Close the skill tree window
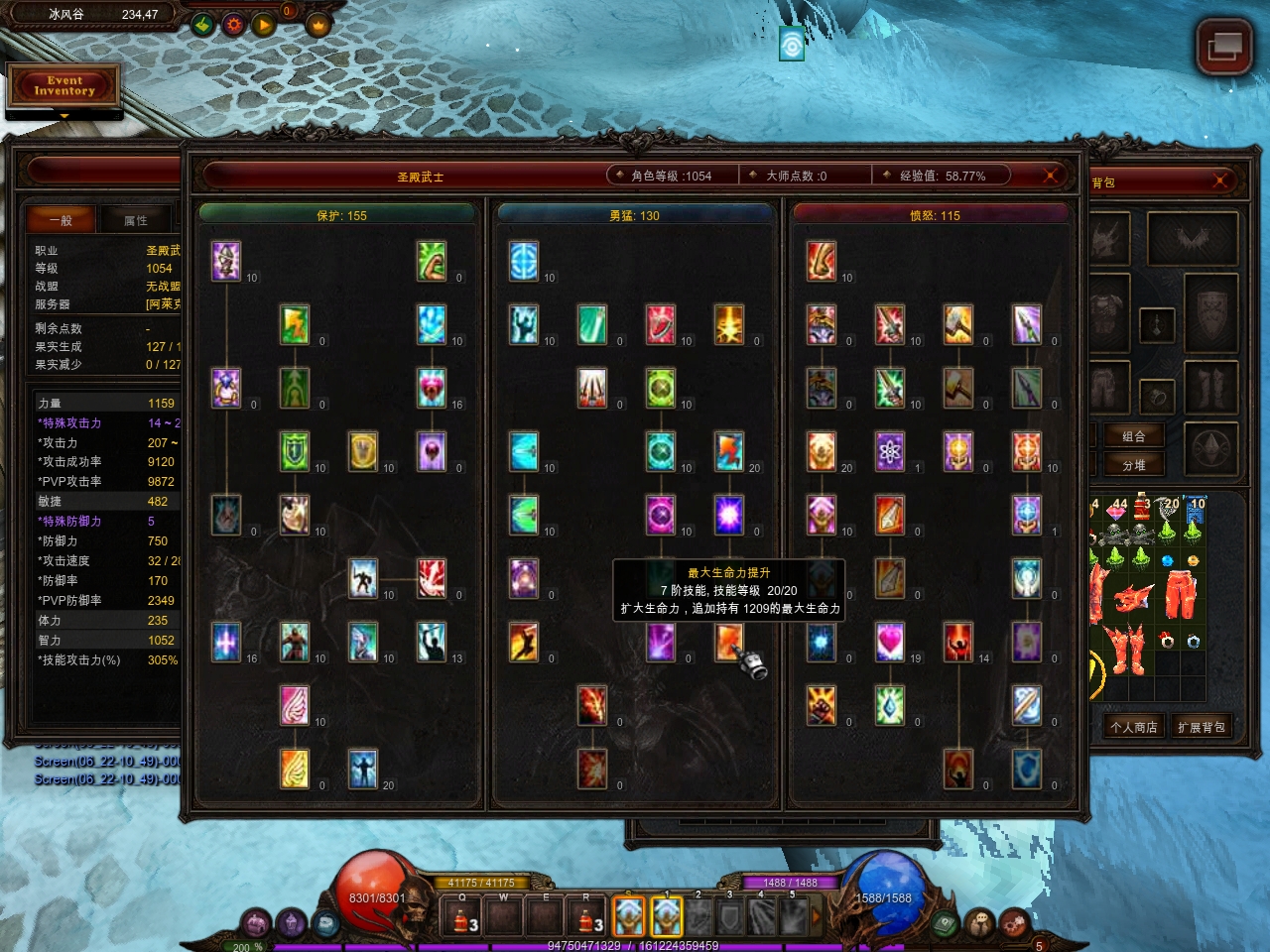Viewport: 1270px width, 952px height. pos(1050,176)
